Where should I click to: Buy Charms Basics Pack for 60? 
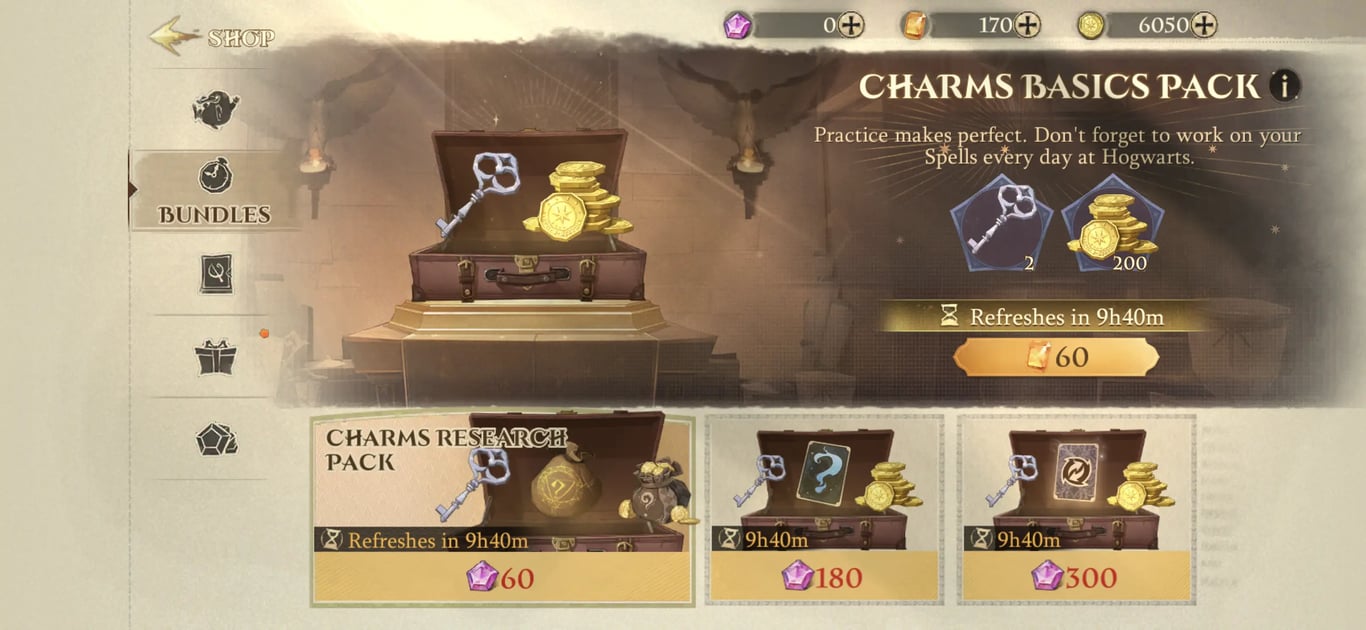[x=1056, y=357]
